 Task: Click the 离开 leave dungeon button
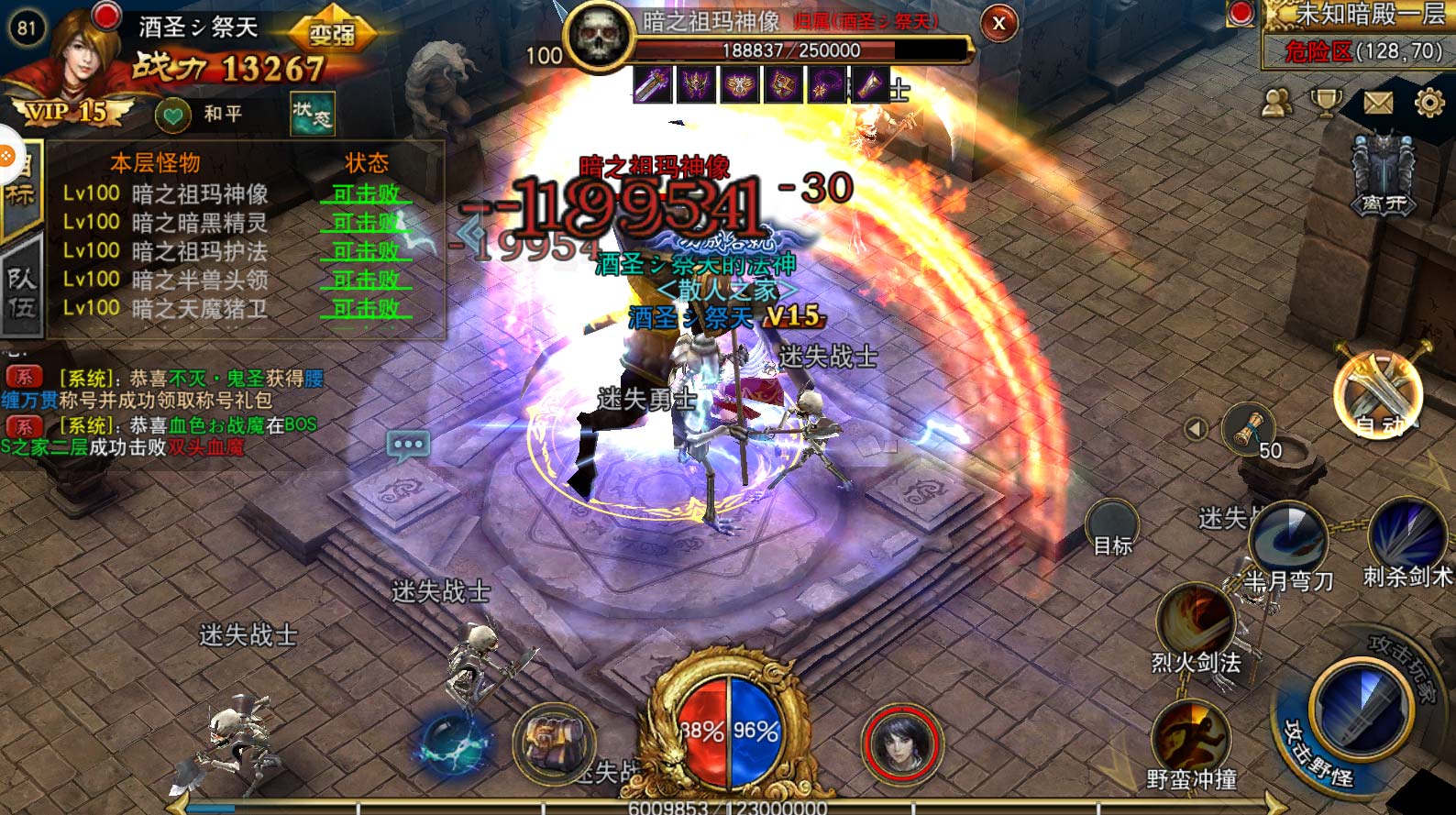click(1383, 174)
